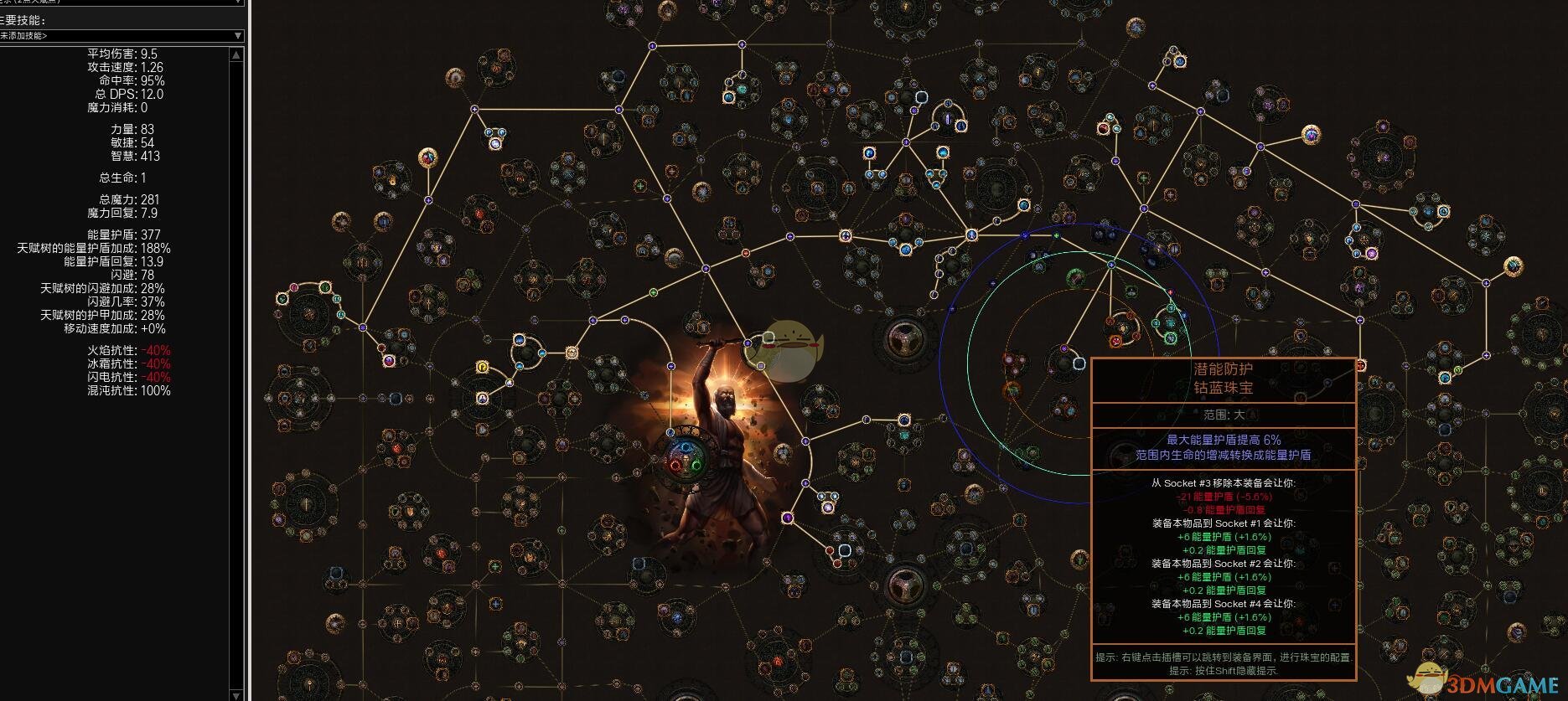The width and height of the screenshot is (1568, 701).
Task: Select the yellow glowing passive node
Action: click(483, 367)
